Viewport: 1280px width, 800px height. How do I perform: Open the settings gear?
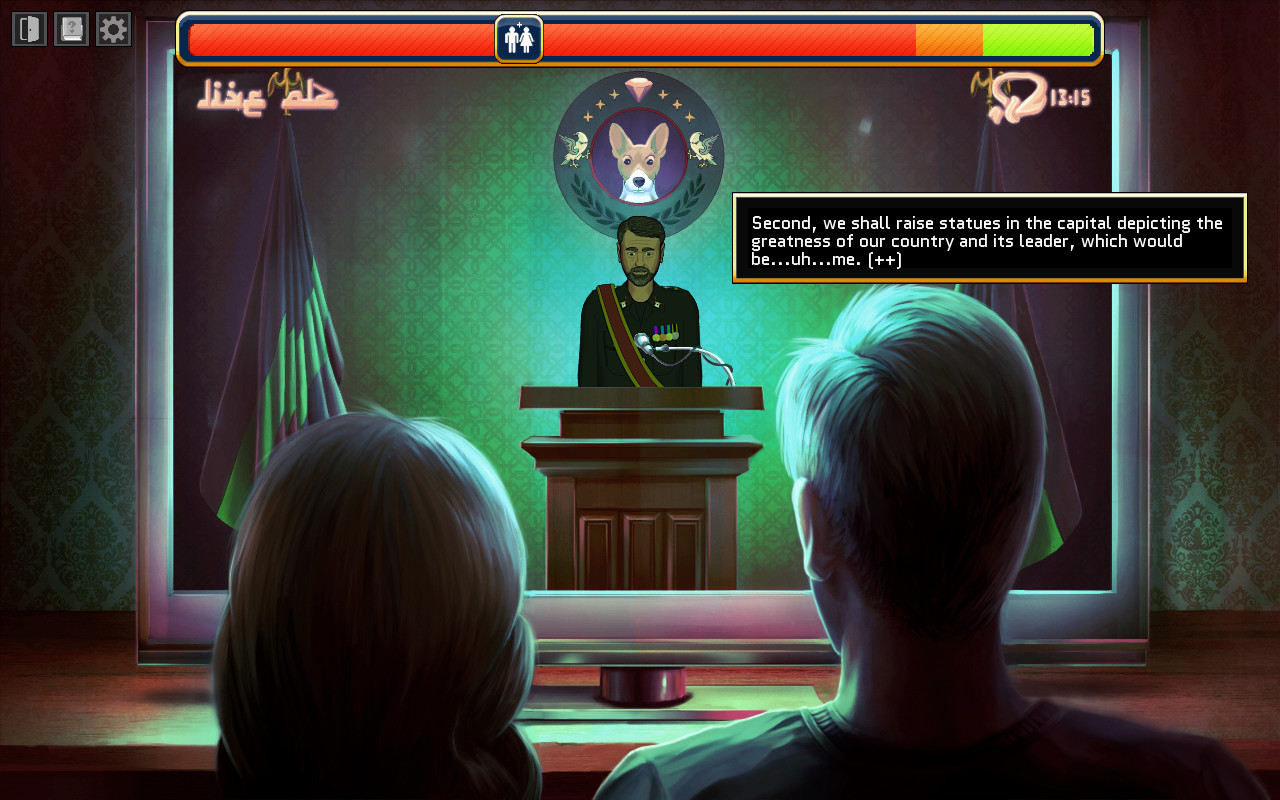coord(112,28)
